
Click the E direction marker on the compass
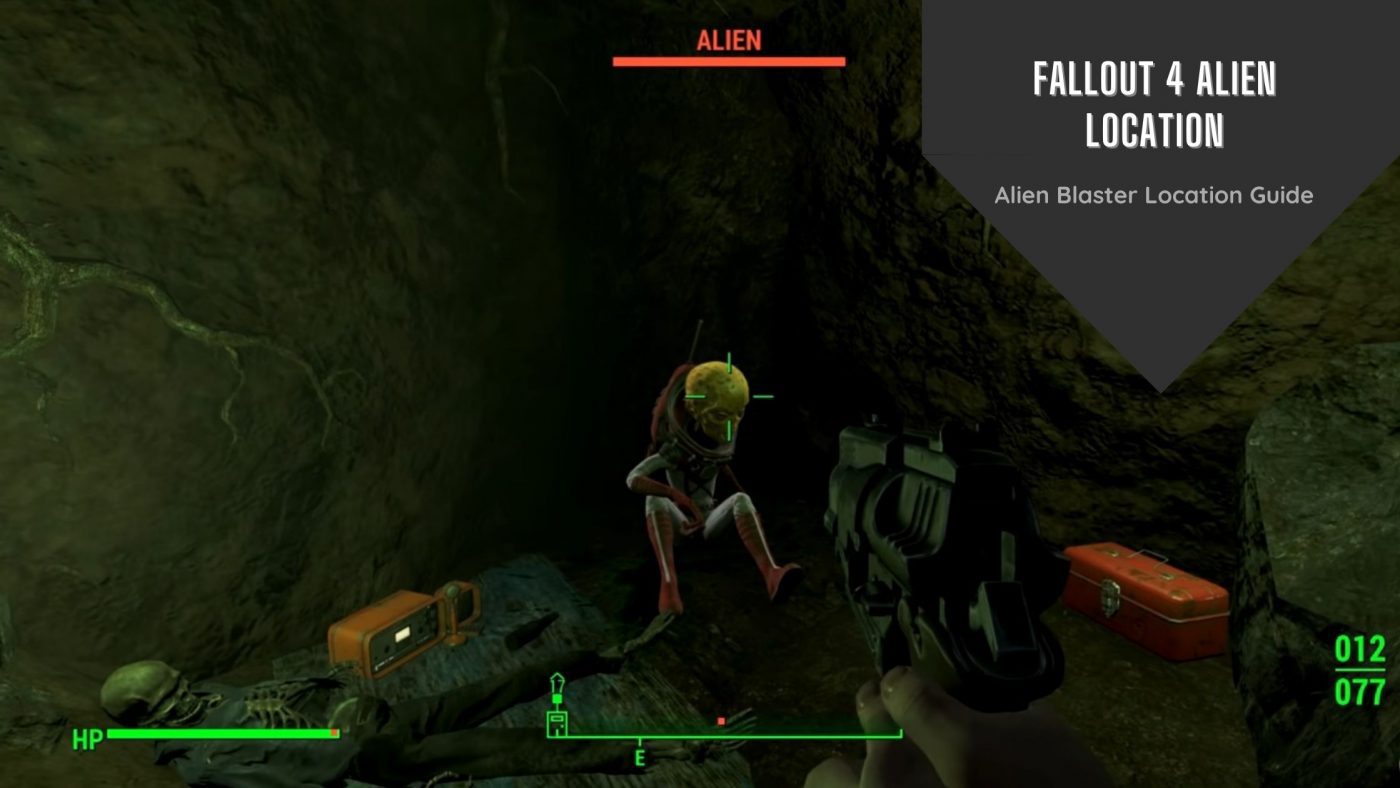click(x=639, y=755)
